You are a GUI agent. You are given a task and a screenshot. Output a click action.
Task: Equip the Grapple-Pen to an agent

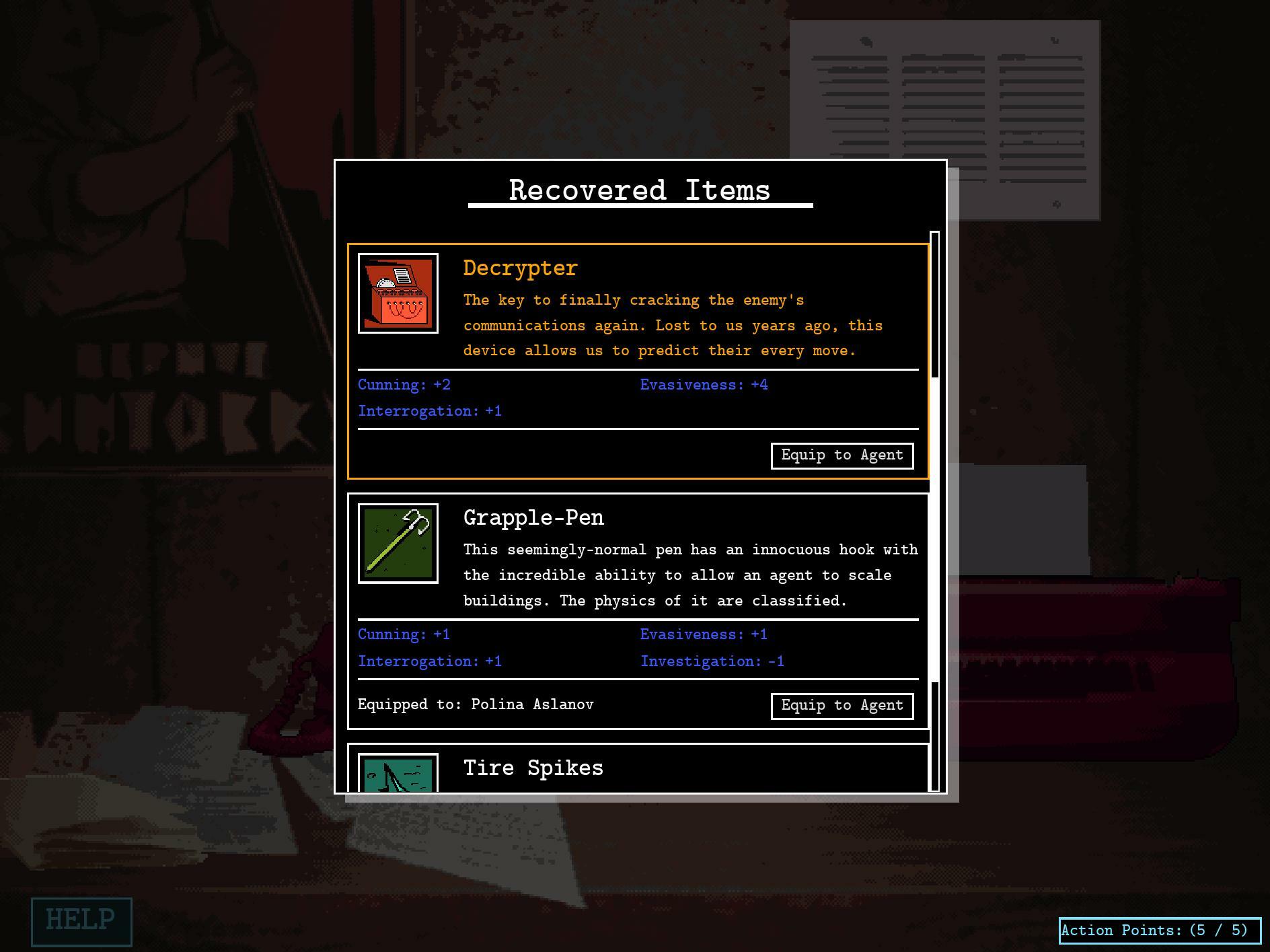pos(842,706)
